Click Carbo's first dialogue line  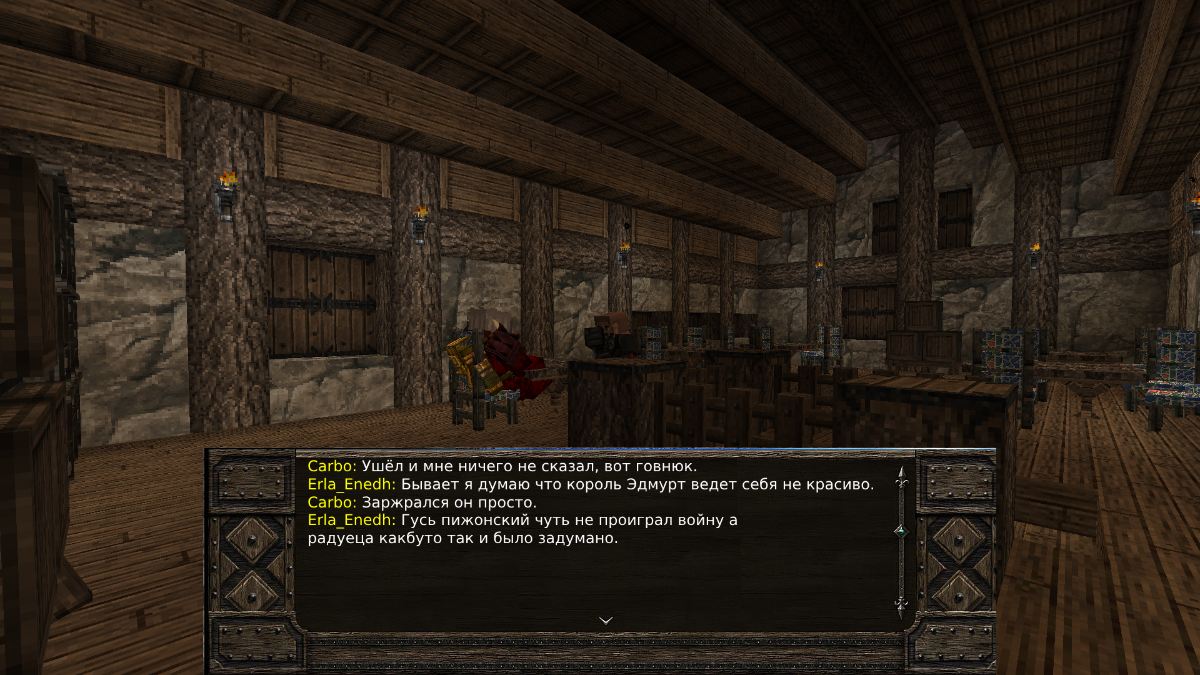502,466
